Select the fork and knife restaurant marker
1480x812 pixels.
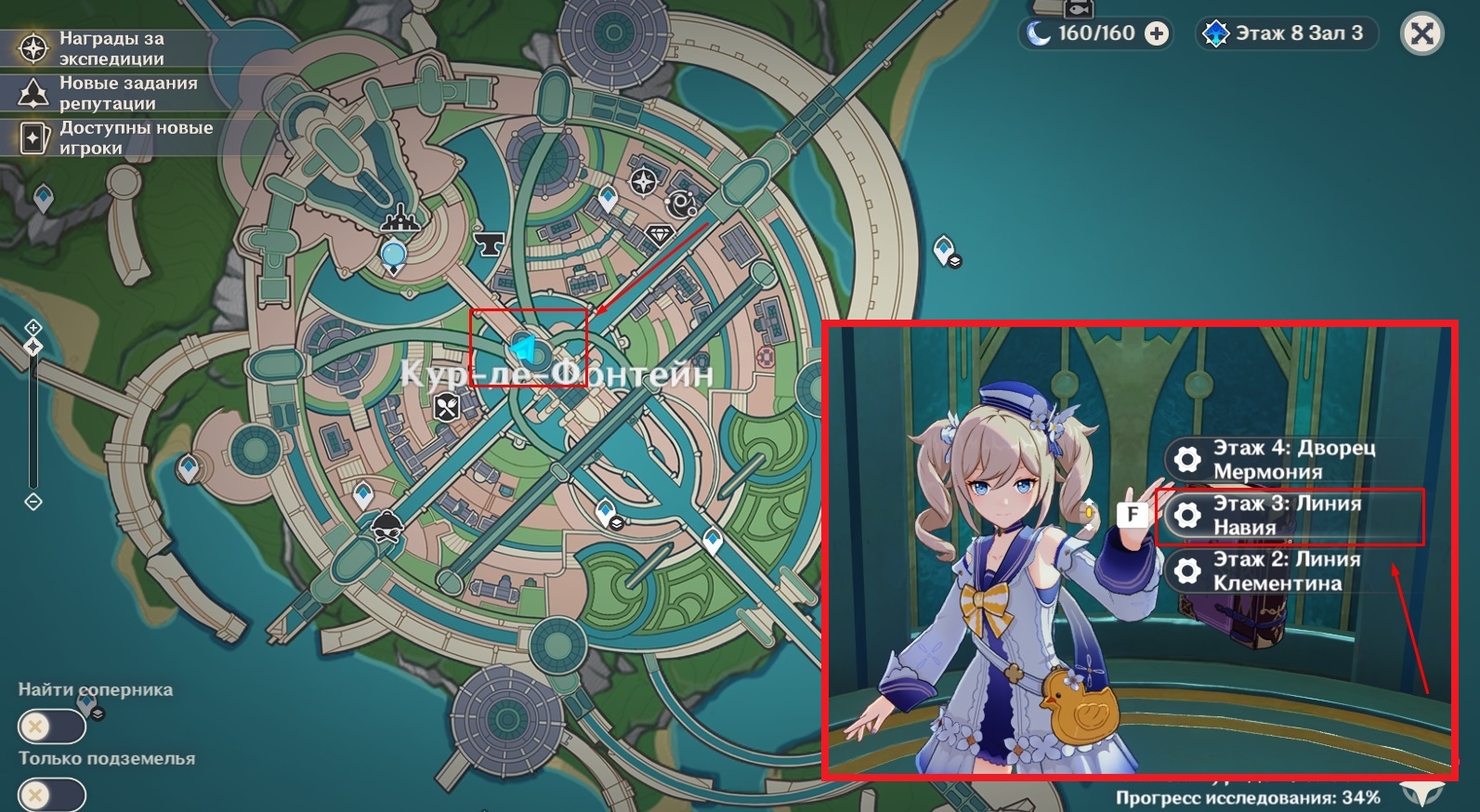447,405
